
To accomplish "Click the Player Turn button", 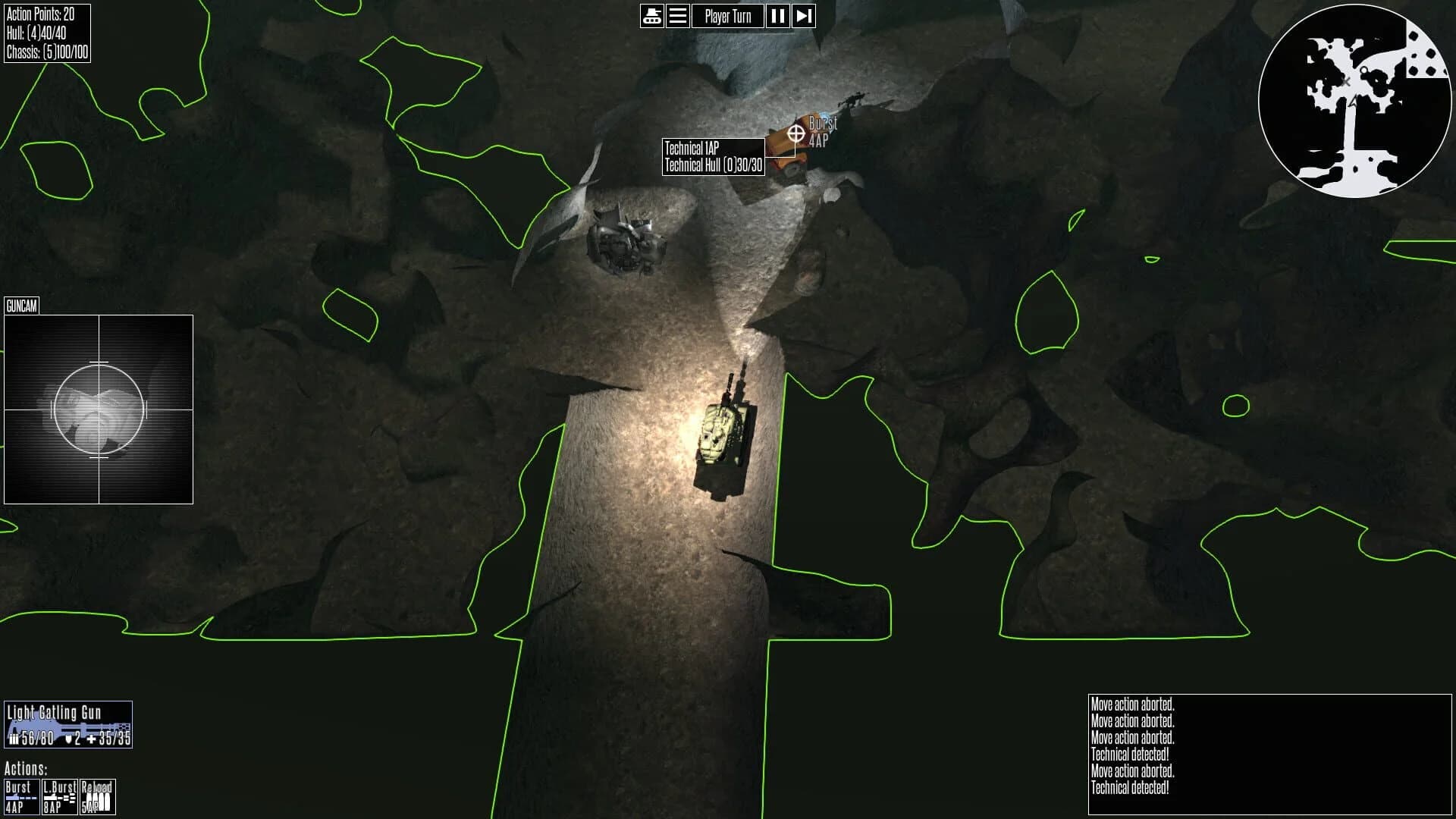I will (x=727, y=16).
